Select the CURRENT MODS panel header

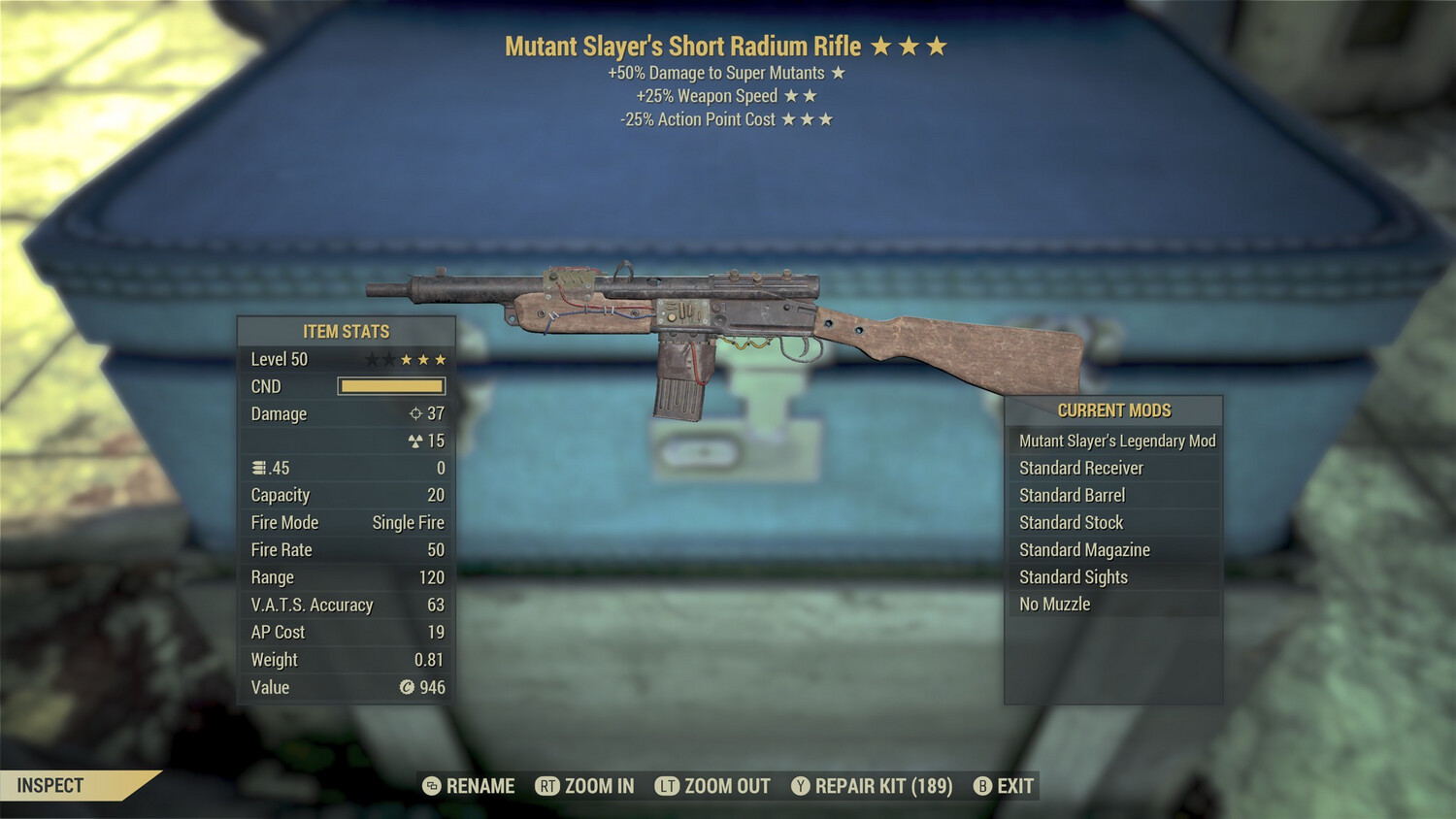tap(1114, 410)
